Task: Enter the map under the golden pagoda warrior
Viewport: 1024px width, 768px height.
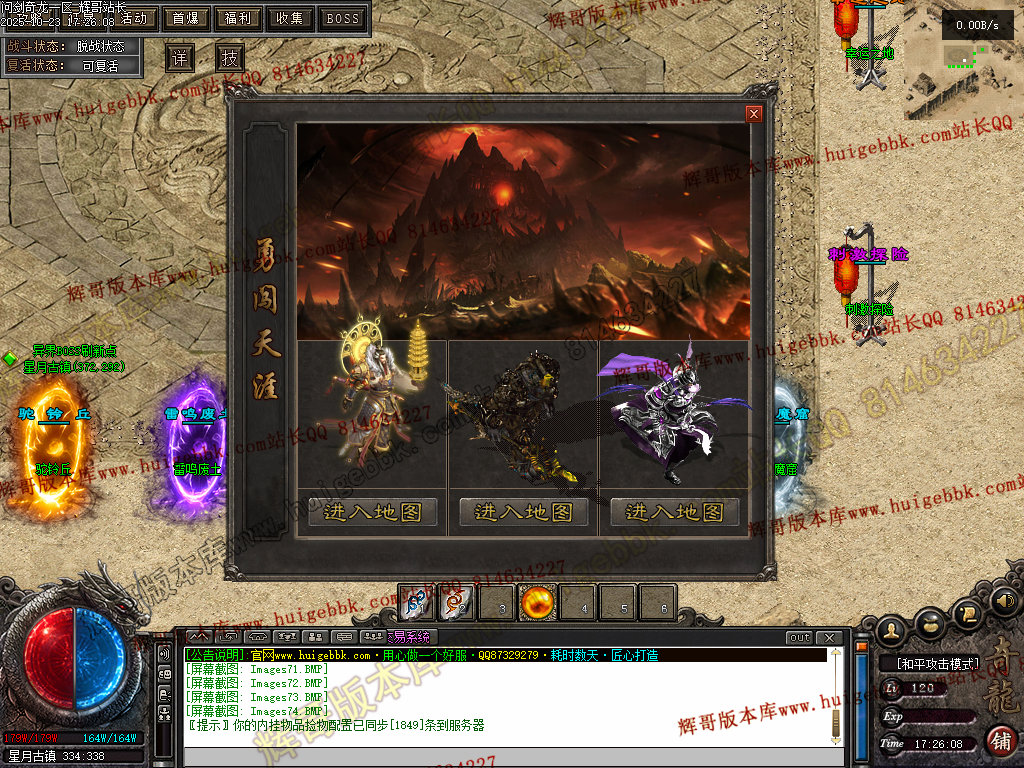Action: (x=373, y=512)
